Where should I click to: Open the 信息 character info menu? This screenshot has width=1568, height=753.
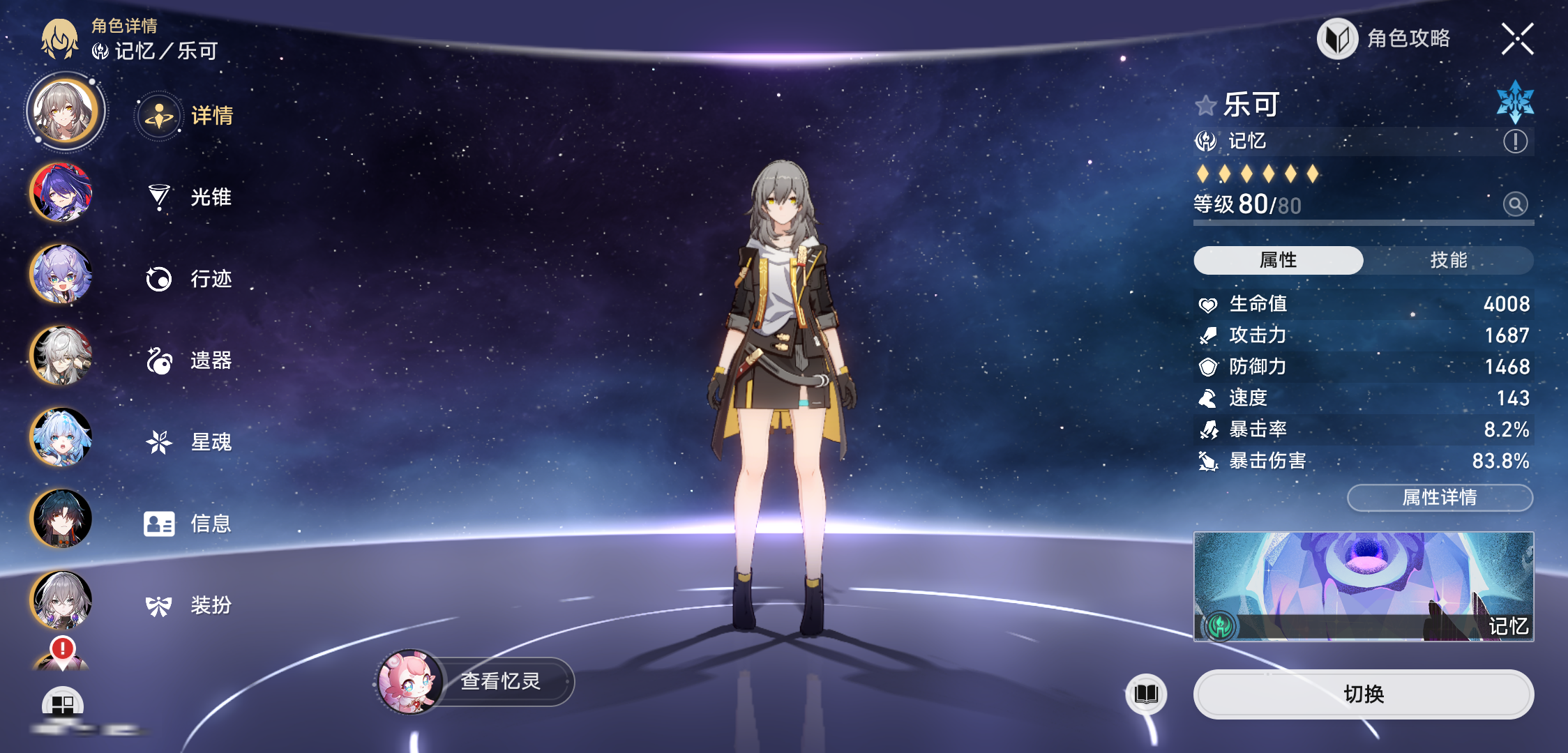(x=188, y=524)
